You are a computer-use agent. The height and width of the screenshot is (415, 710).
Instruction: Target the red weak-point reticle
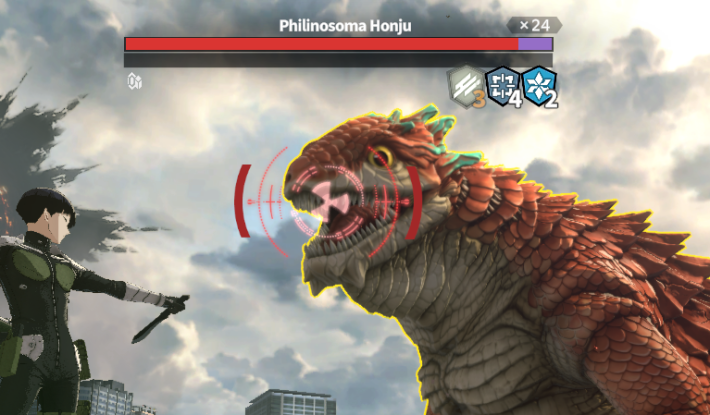pos(327,197)
